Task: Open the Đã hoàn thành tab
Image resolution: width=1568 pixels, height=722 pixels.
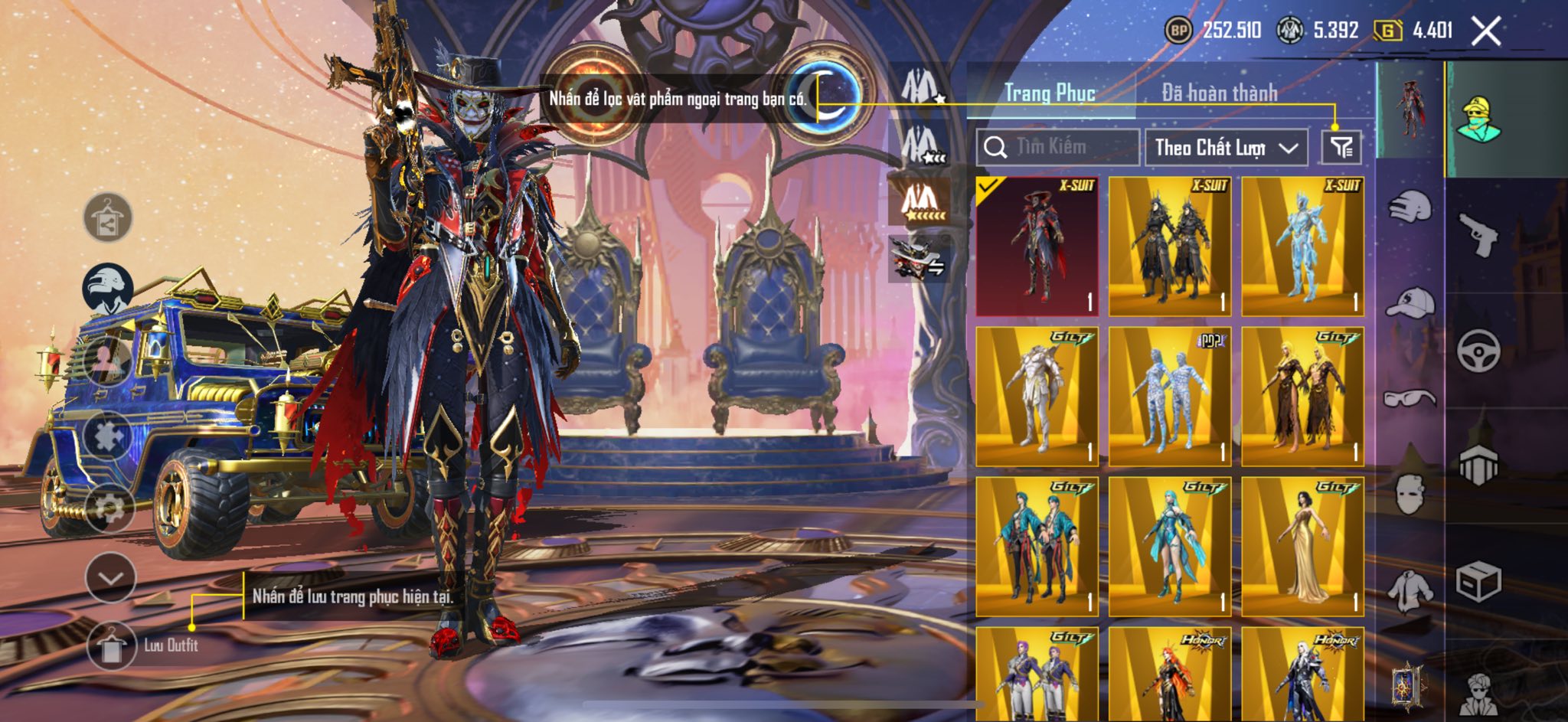Action: (x=1219, y=93)
